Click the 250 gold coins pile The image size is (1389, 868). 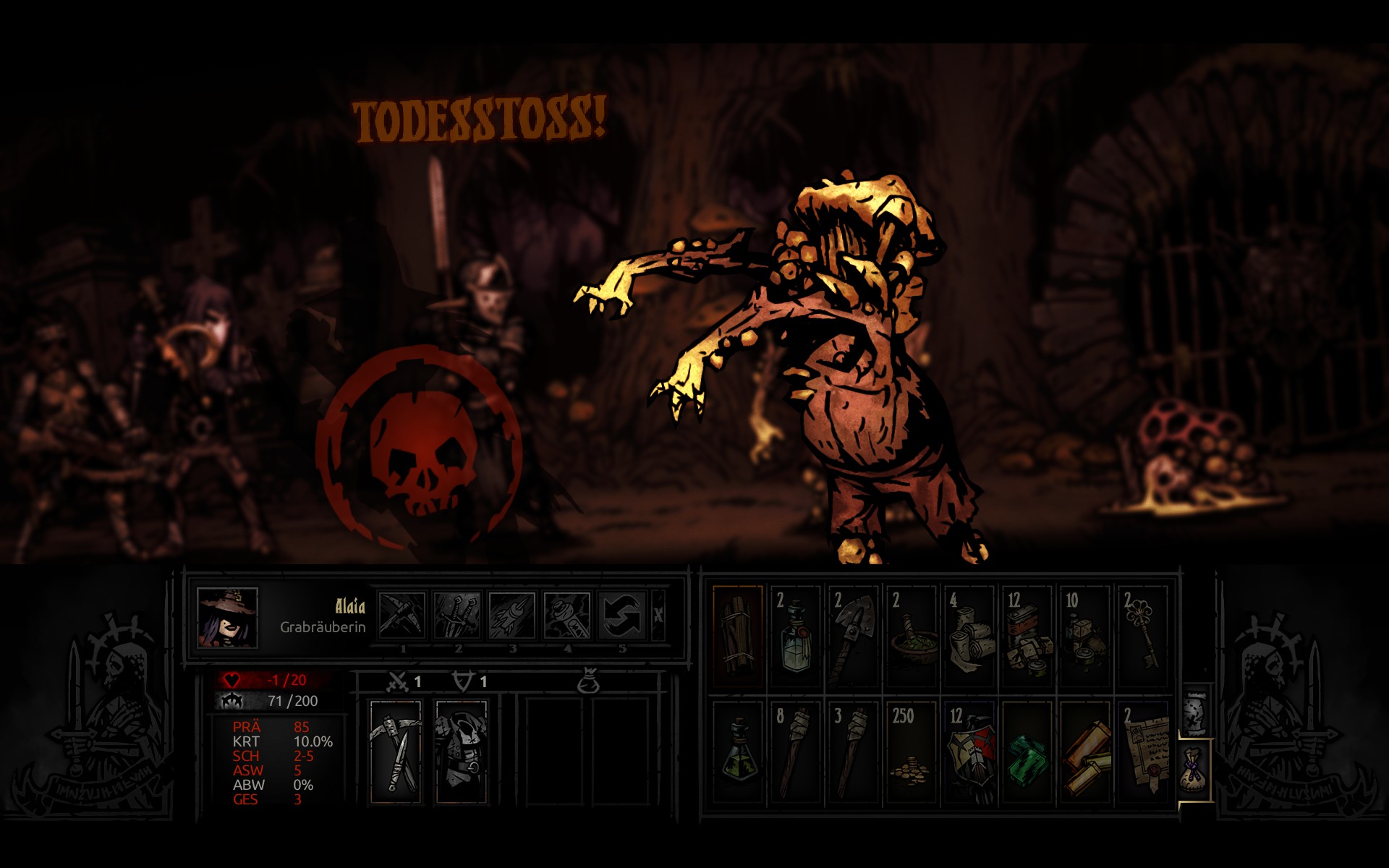(x=912, y=752)
